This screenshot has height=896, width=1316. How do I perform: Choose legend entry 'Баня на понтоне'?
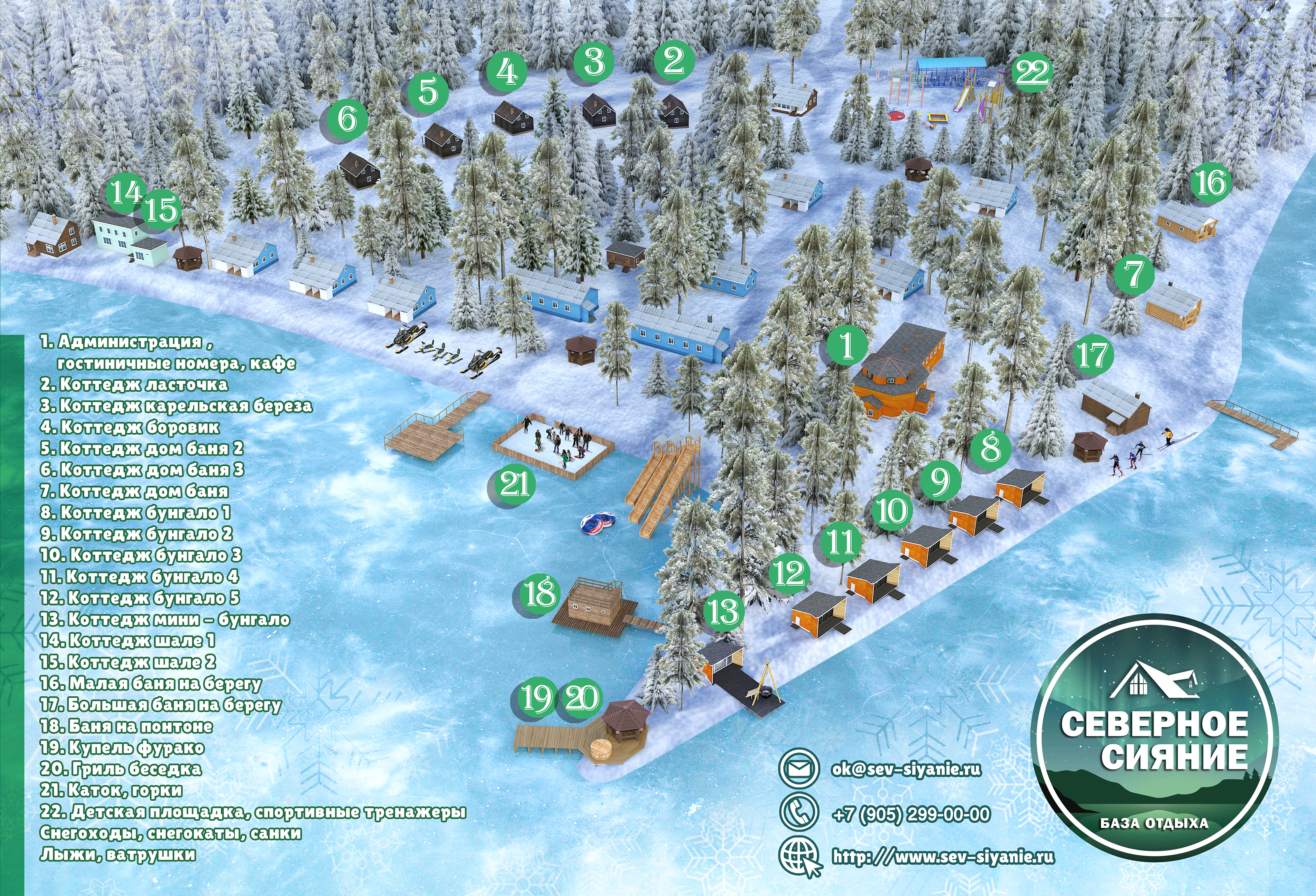pyautogui.click(x=126, y=726)
